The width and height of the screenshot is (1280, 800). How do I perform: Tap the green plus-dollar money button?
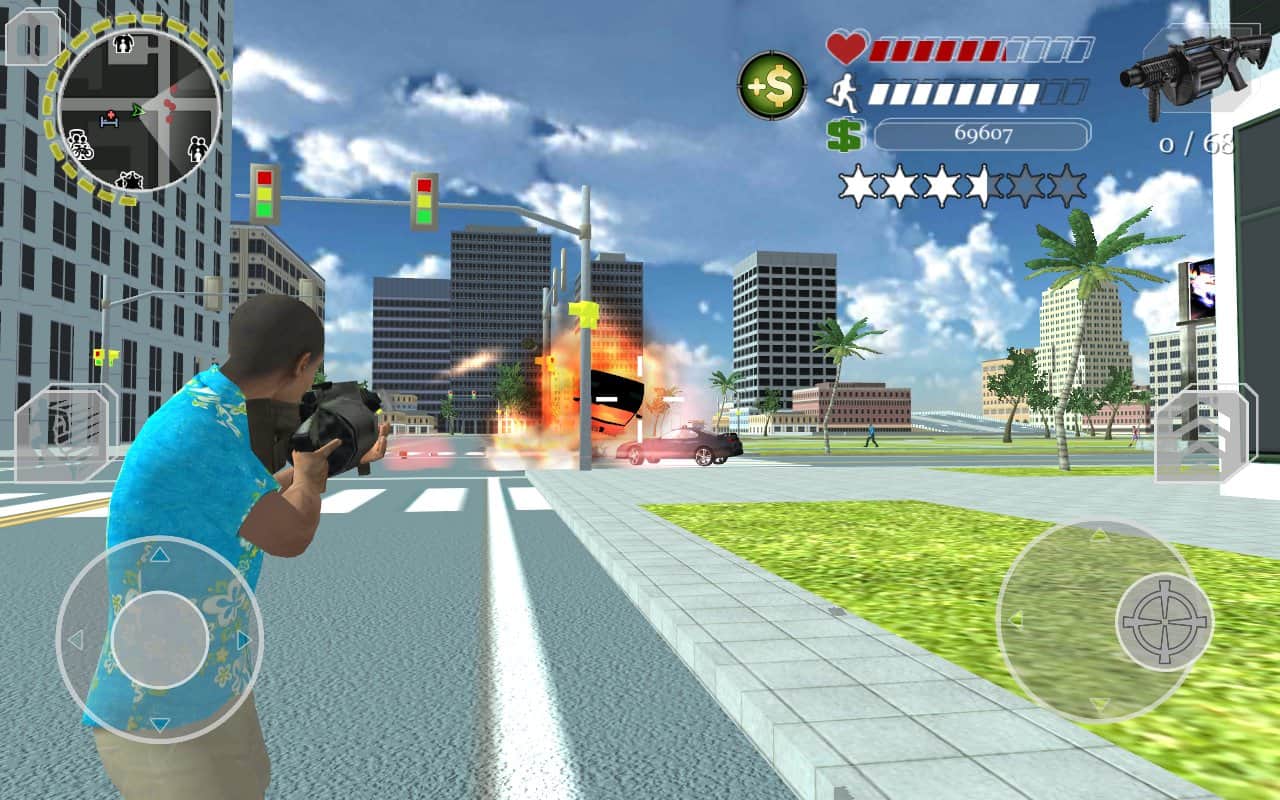(x=772, y=86)
